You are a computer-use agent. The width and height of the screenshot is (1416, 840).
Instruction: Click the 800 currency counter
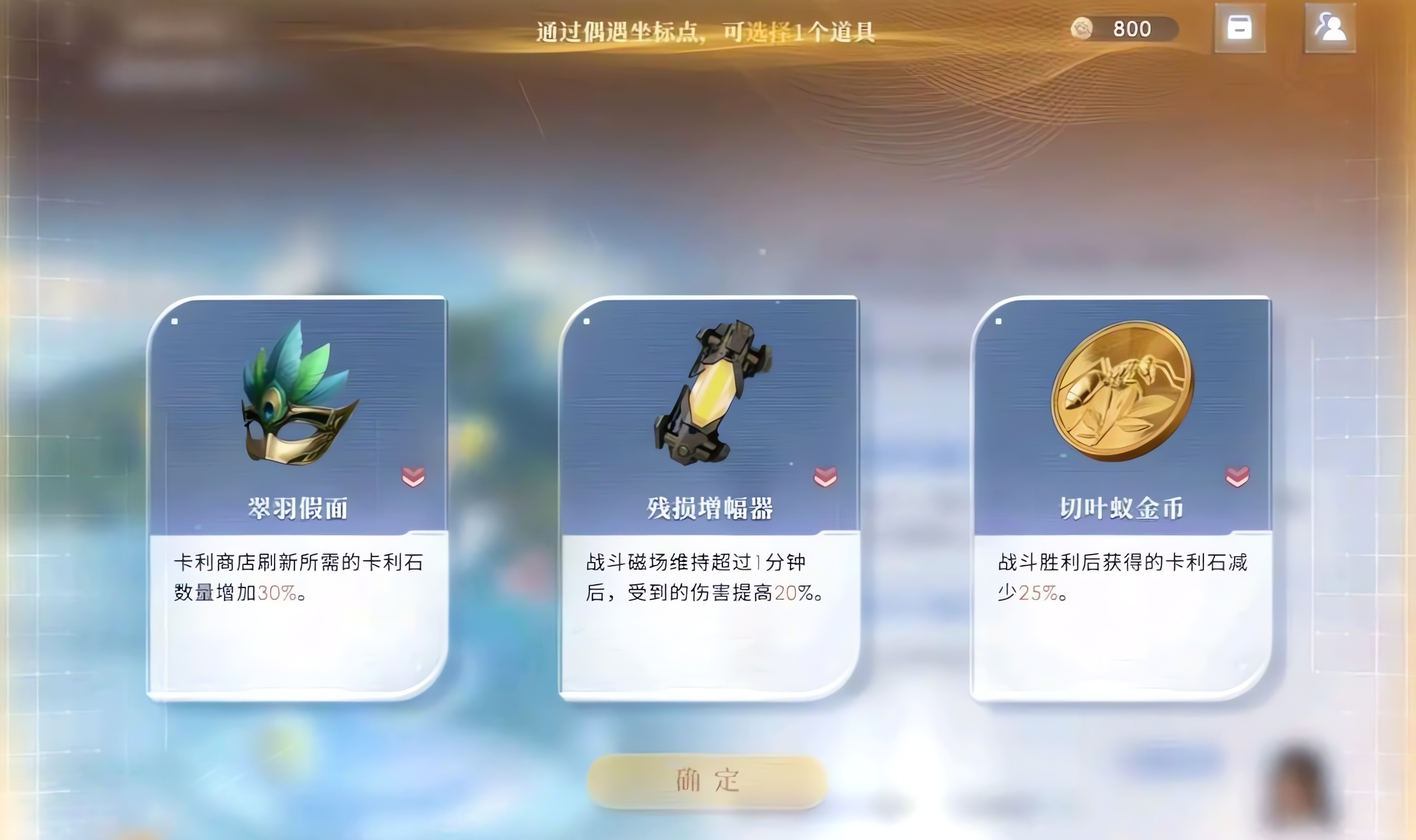click(x=1132, y=28)
